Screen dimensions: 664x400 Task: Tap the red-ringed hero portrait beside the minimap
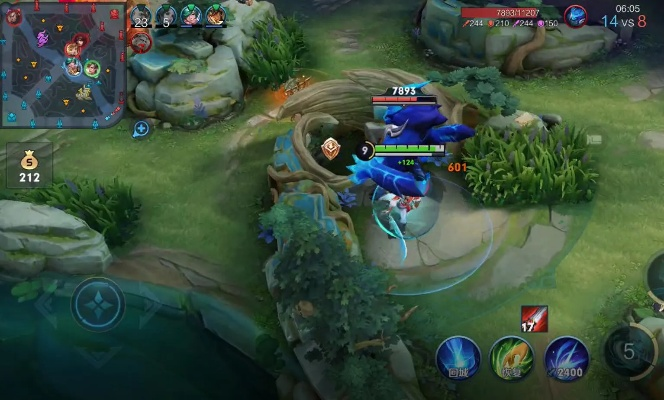pyautogui.click(x=141, y=42)
